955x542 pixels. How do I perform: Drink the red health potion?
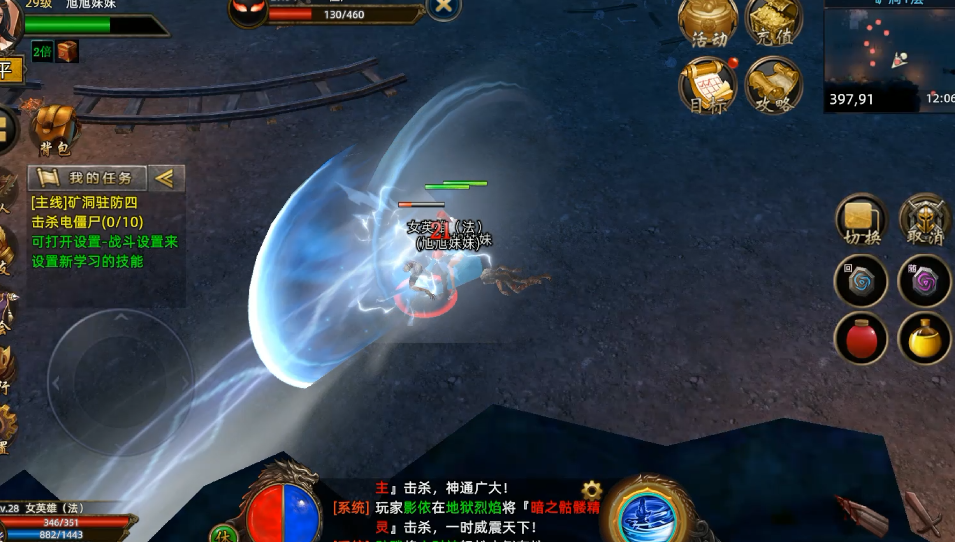coord(861,339)
